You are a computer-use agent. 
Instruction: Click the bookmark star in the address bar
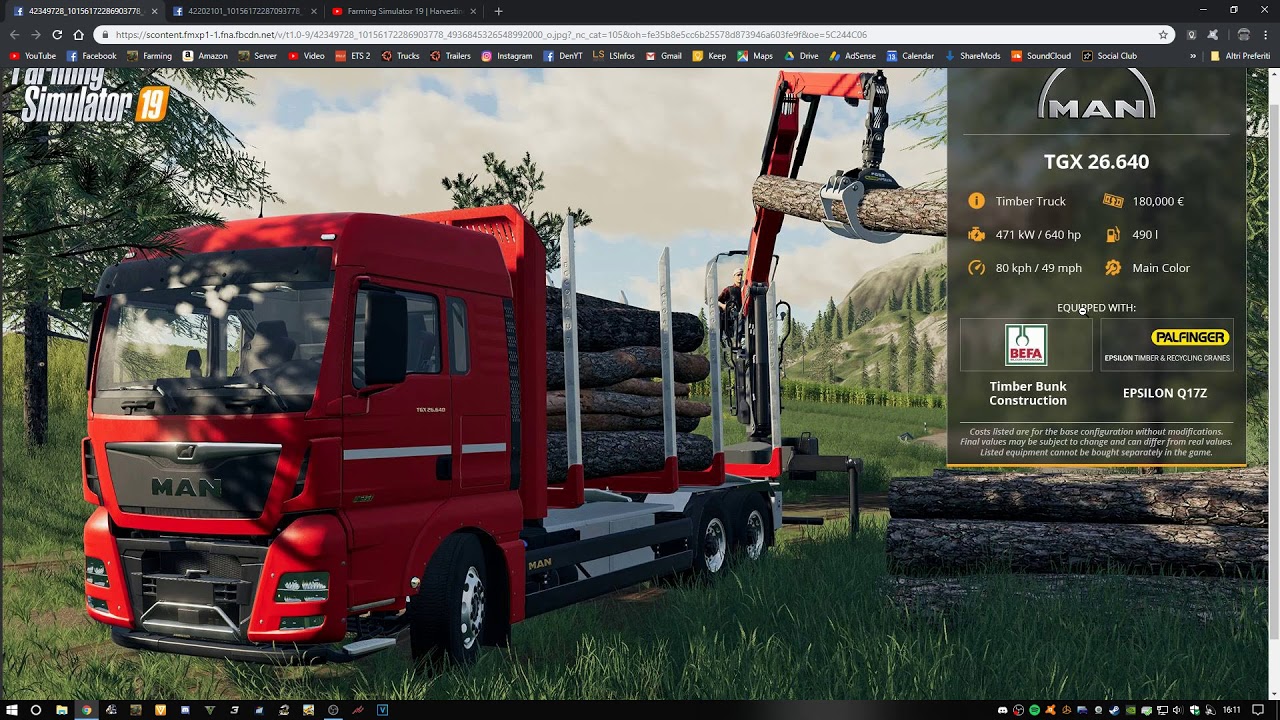(x=1163, y=34)
